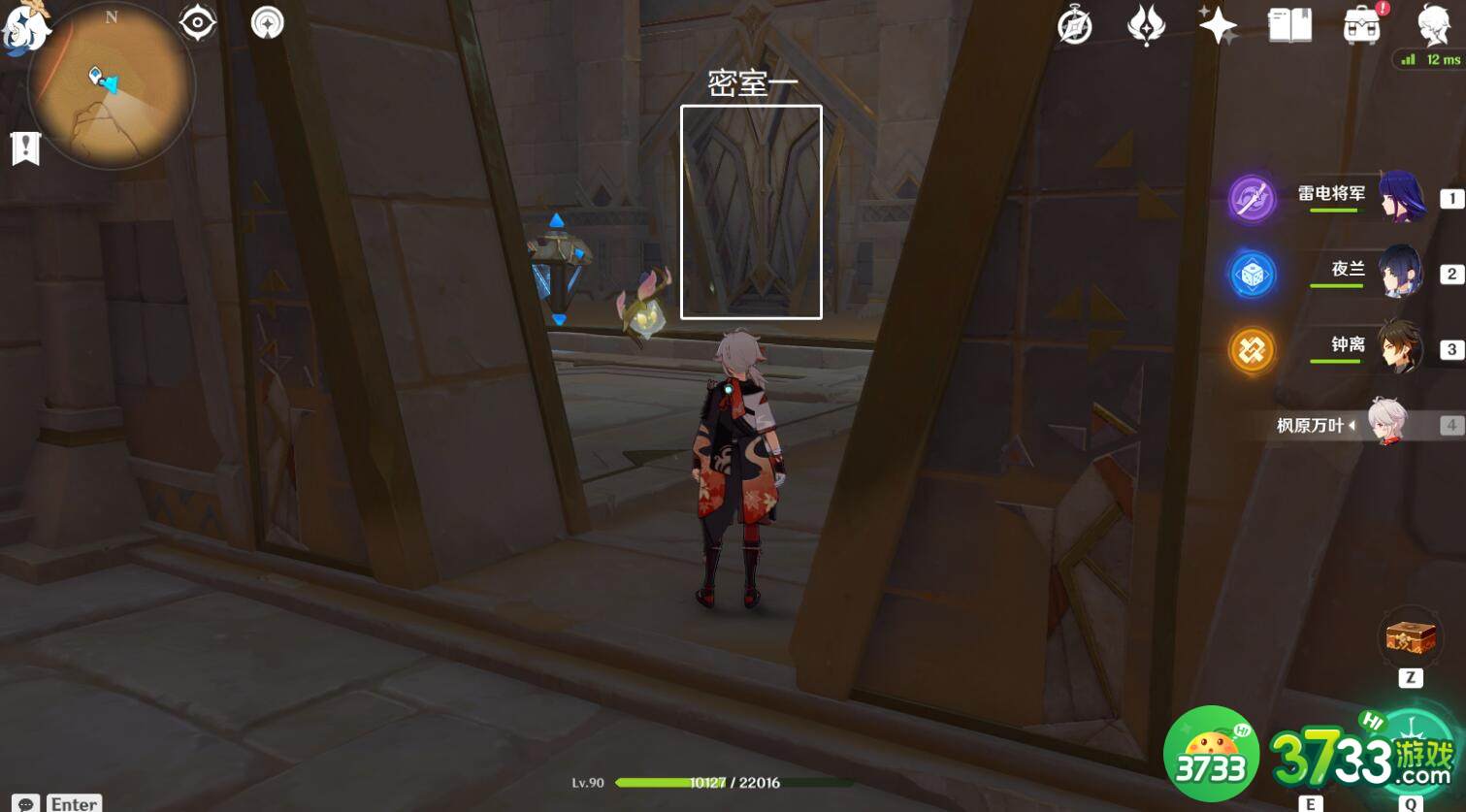Open the co-op request icon near top right

point(1146,24)
